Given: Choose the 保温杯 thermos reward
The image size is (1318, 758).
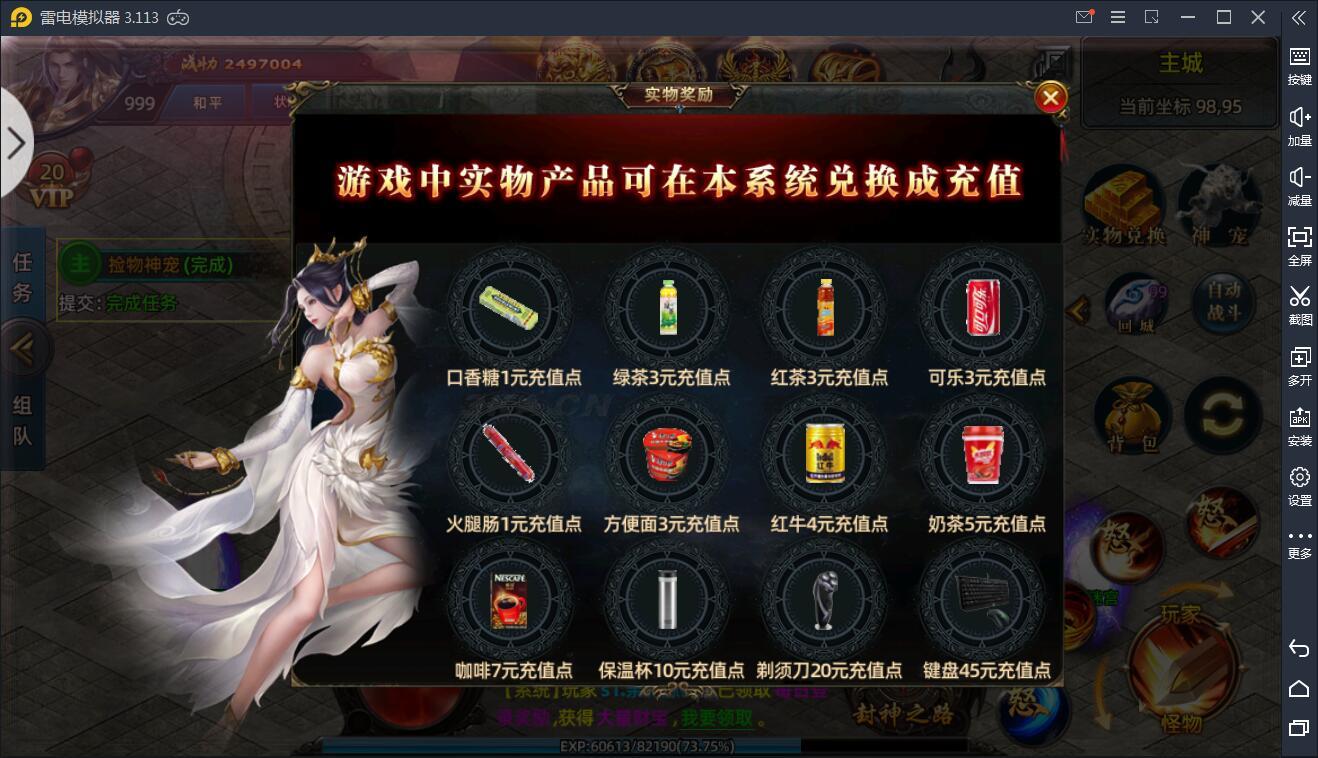Looking at the screenshot, I should (x=668, y=600).
